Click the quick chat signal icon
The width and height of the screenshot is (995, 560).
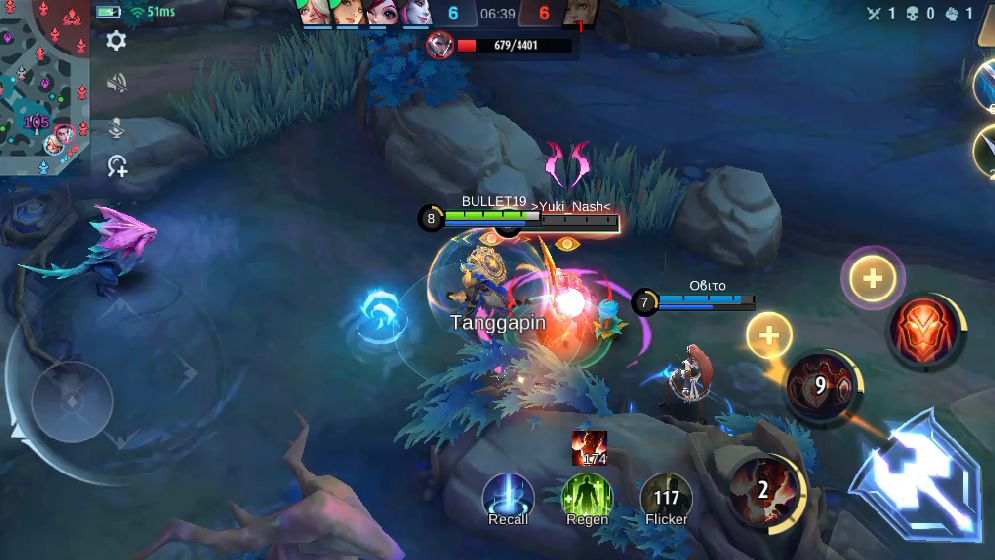117,167
